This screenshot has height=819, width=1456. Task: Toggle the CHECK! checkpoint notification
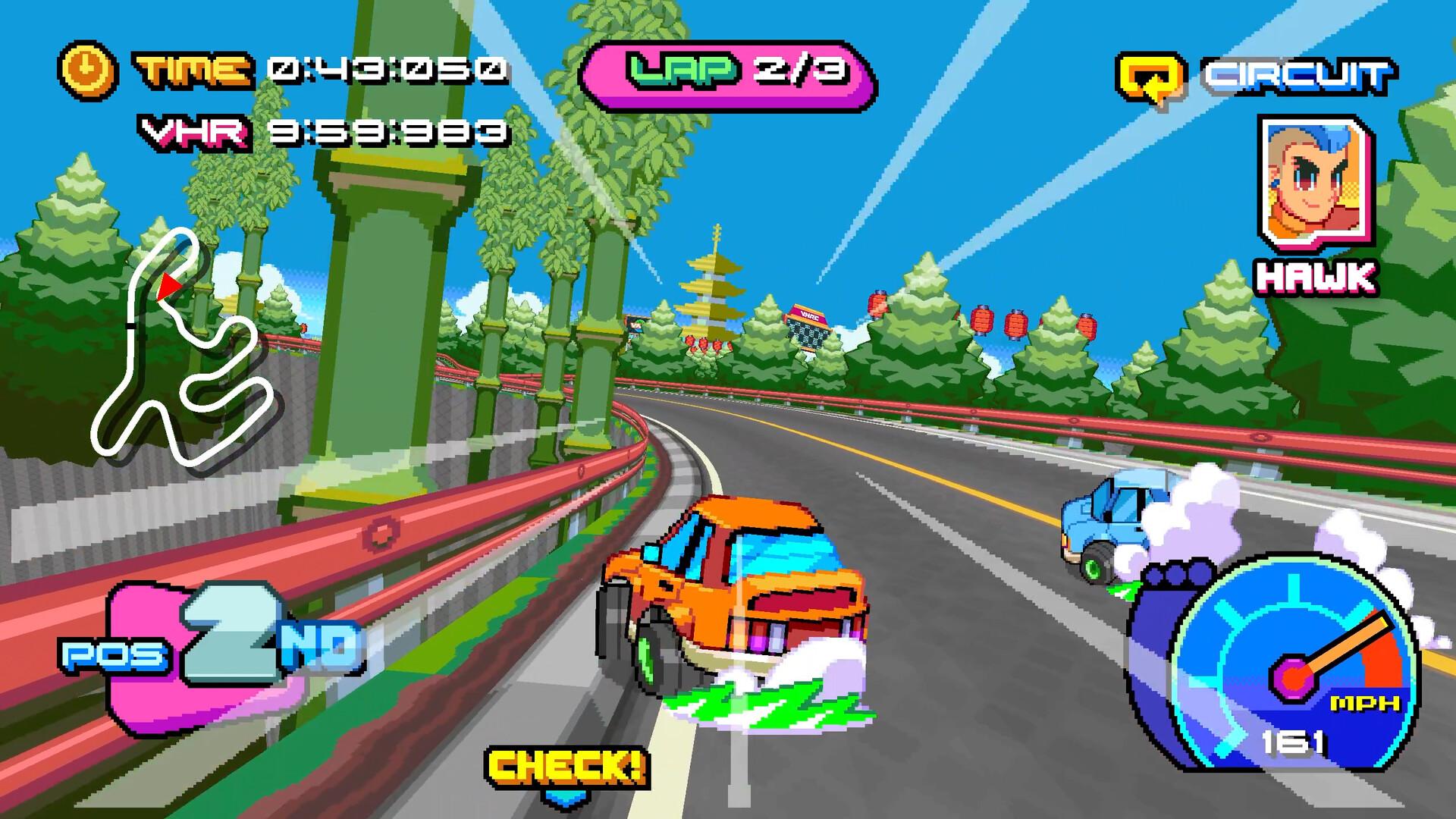(565, 762)
